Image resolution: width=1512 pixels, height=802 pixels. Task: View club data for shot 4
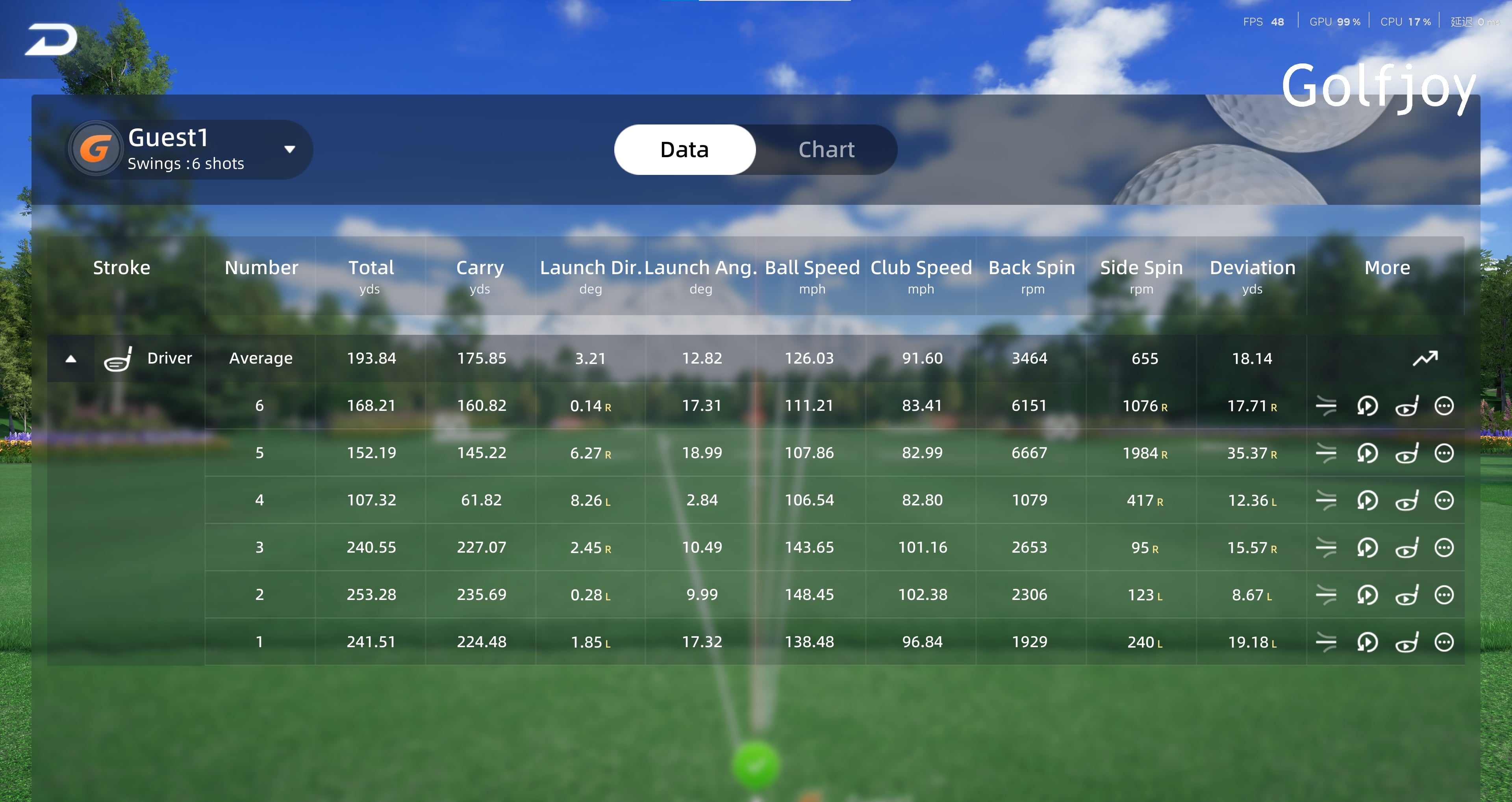[1406, 501]
